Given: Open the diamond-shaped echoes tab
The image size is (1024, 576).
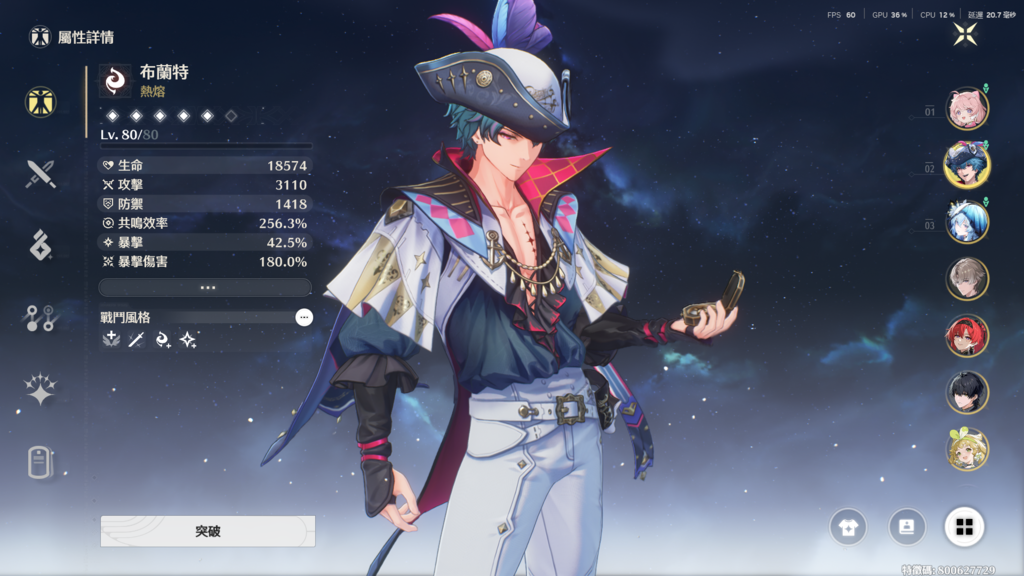Looking at the screenshot, I should pos(41,245).
